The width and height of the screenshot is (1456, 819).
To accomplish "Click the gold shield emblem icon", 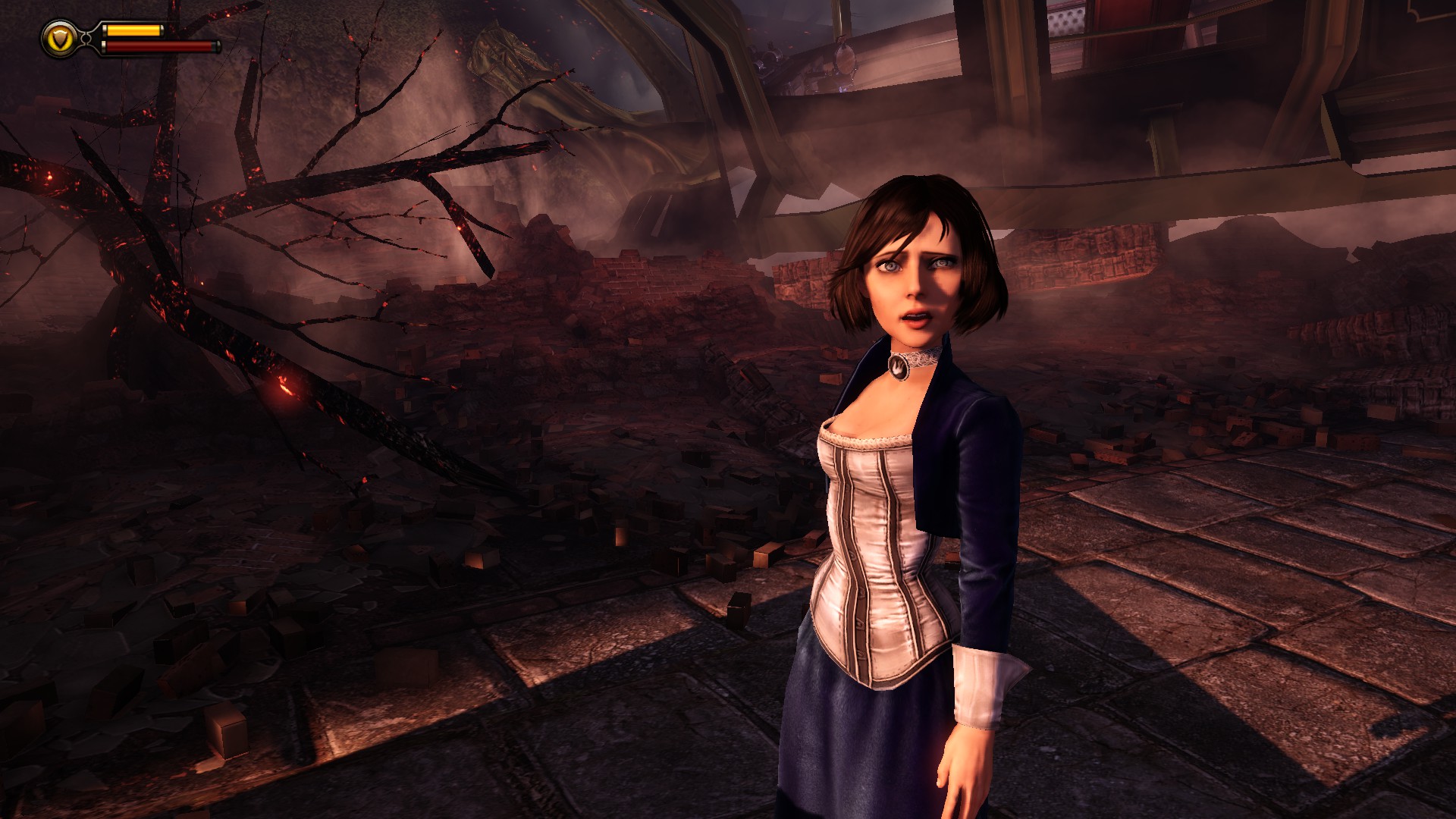I will pos(59,37).
